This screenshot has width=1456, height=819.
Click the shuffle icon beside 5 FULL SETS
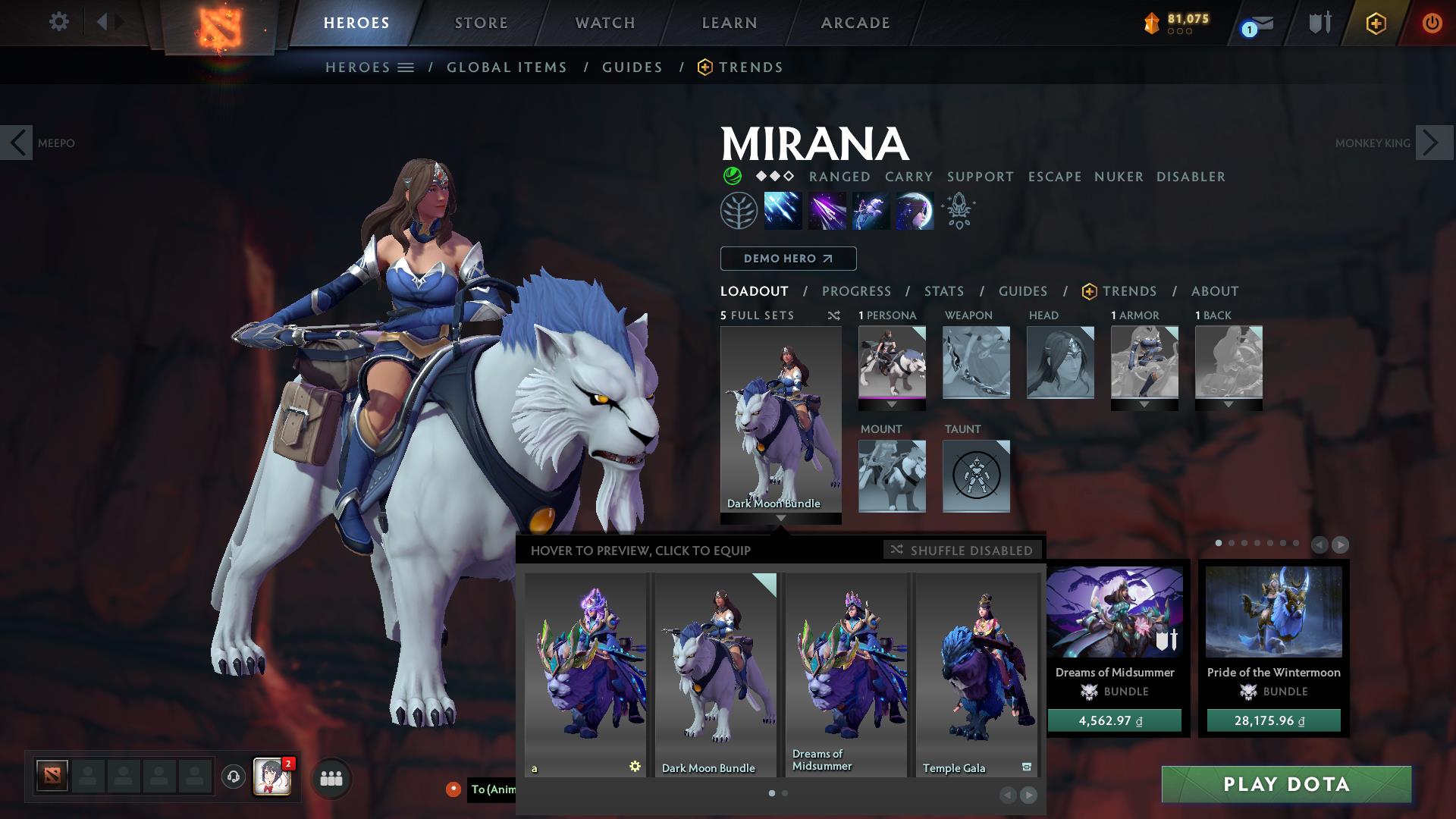click(834, 315)
